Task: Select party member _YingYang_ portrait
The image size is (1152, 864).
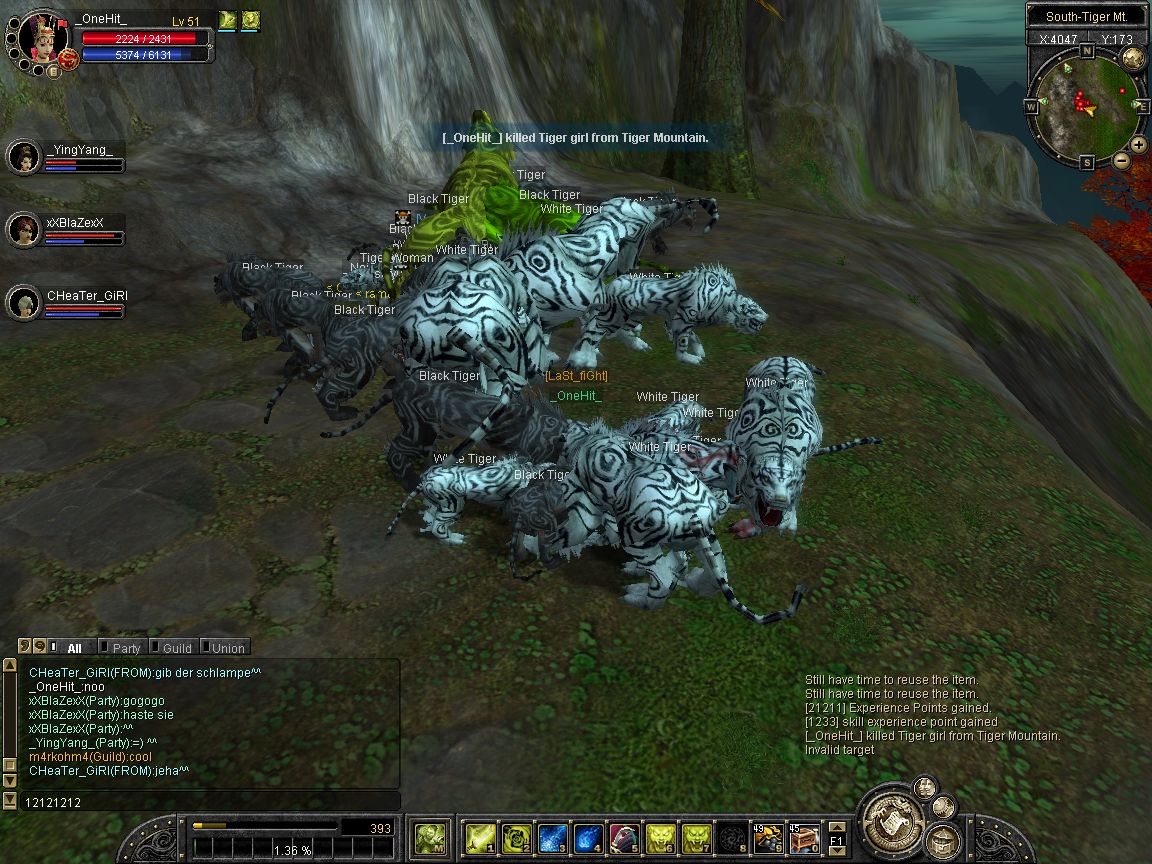Action: [x=23, y=156]
